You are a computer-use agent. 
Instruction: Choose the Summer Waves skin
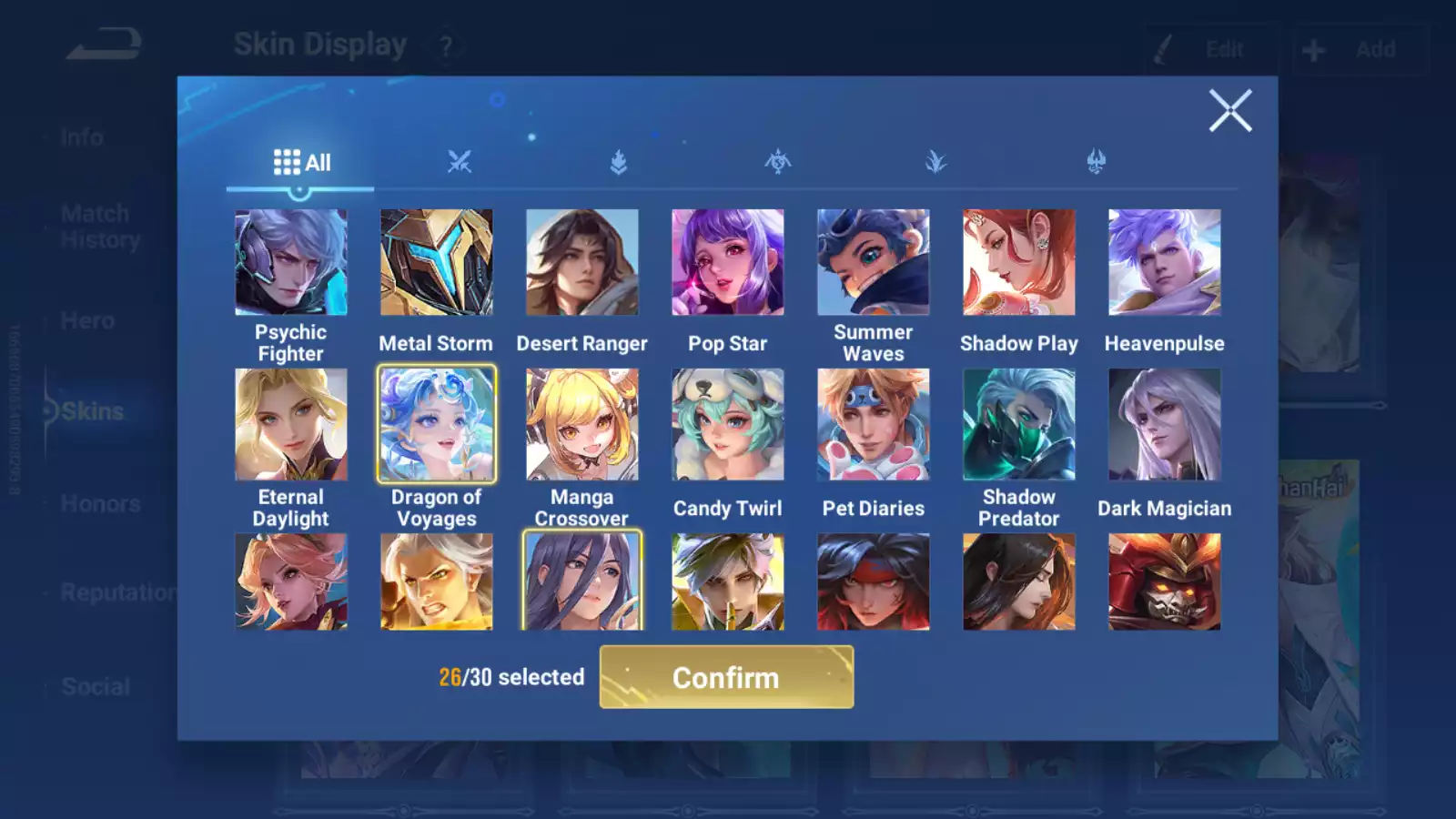click(874, 263)
